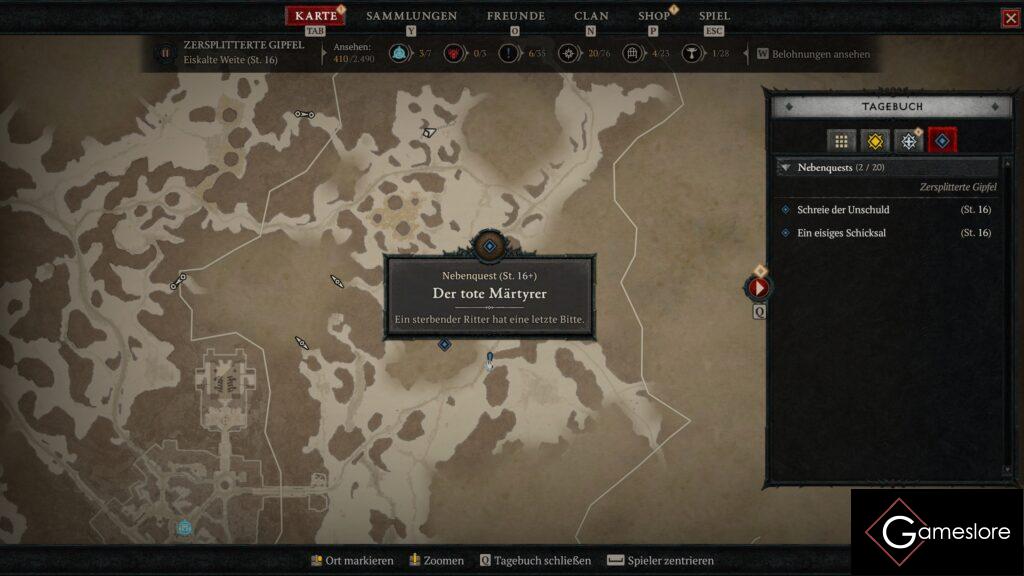Select the quest Schreie der Unschuld

(x=843, y=210)
